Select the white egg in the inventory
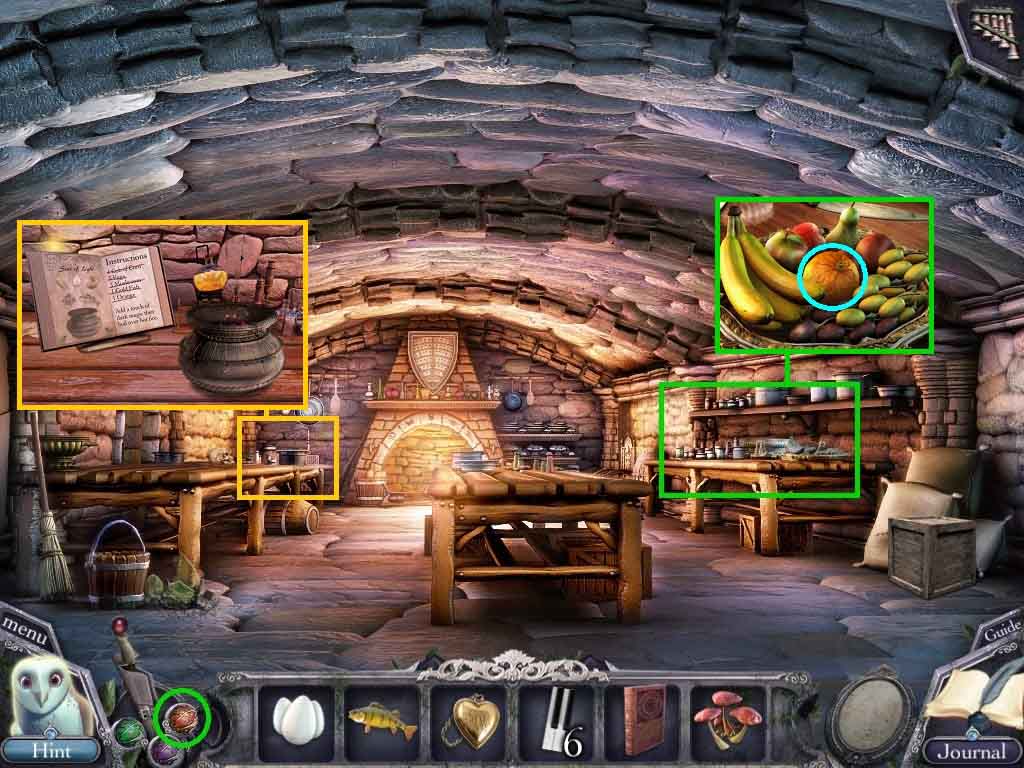1024x768 pixels. click(x=294, y=718)
